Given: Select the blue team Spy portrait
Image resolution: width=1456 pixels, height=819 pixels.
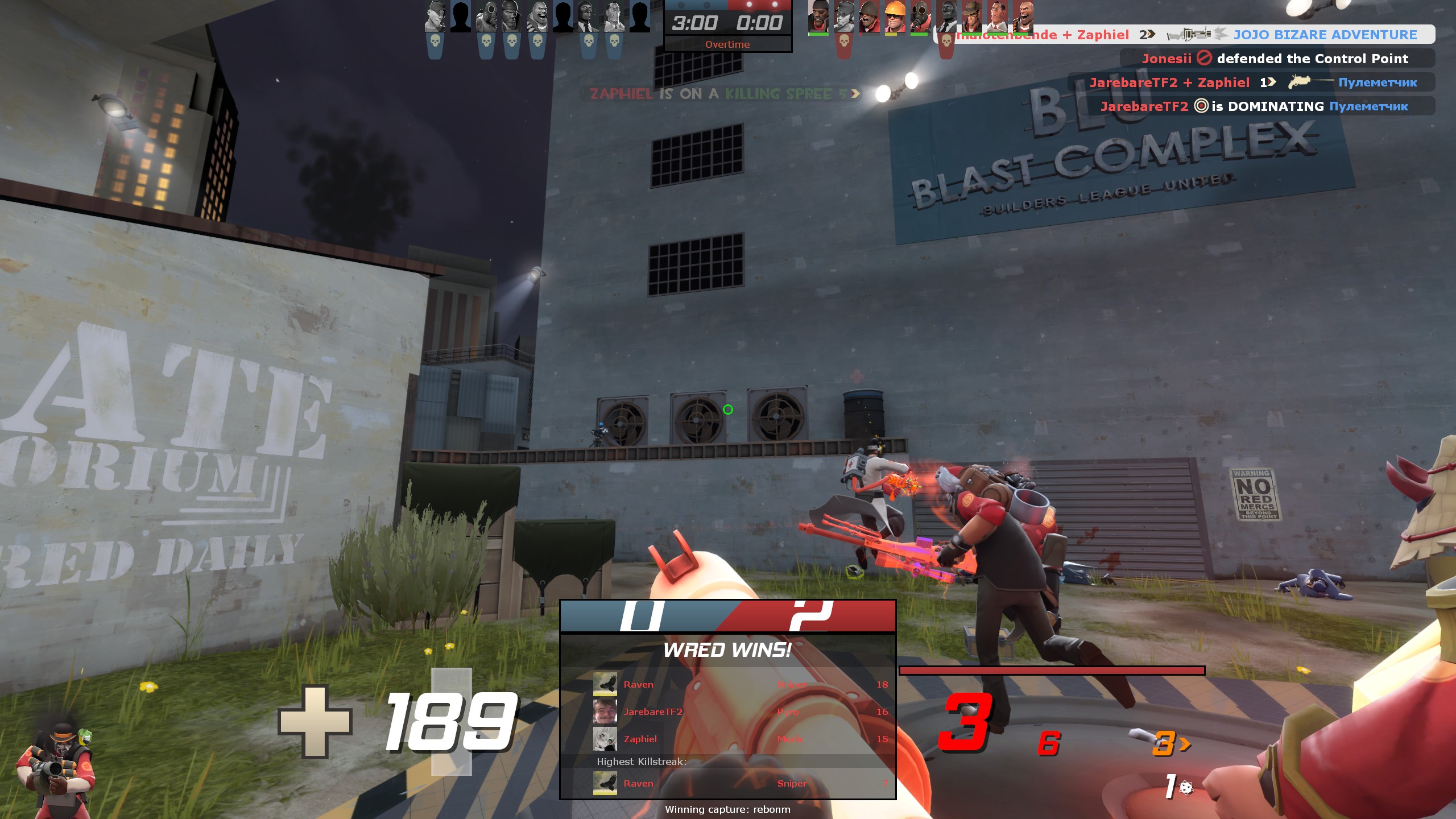Looking at the screenshot, I should (588, 16).
